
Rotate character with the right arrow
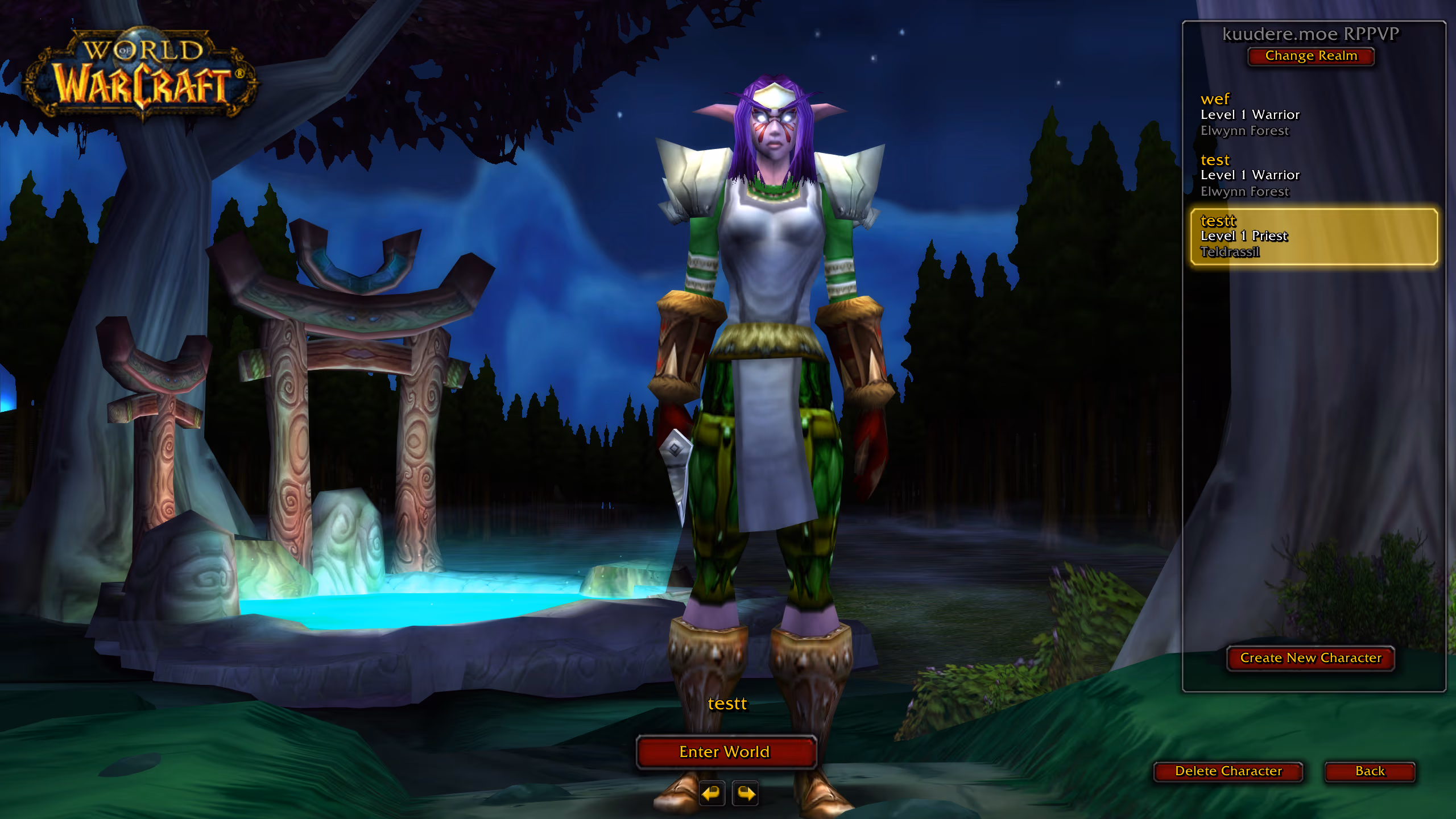(x=746, y=793)
